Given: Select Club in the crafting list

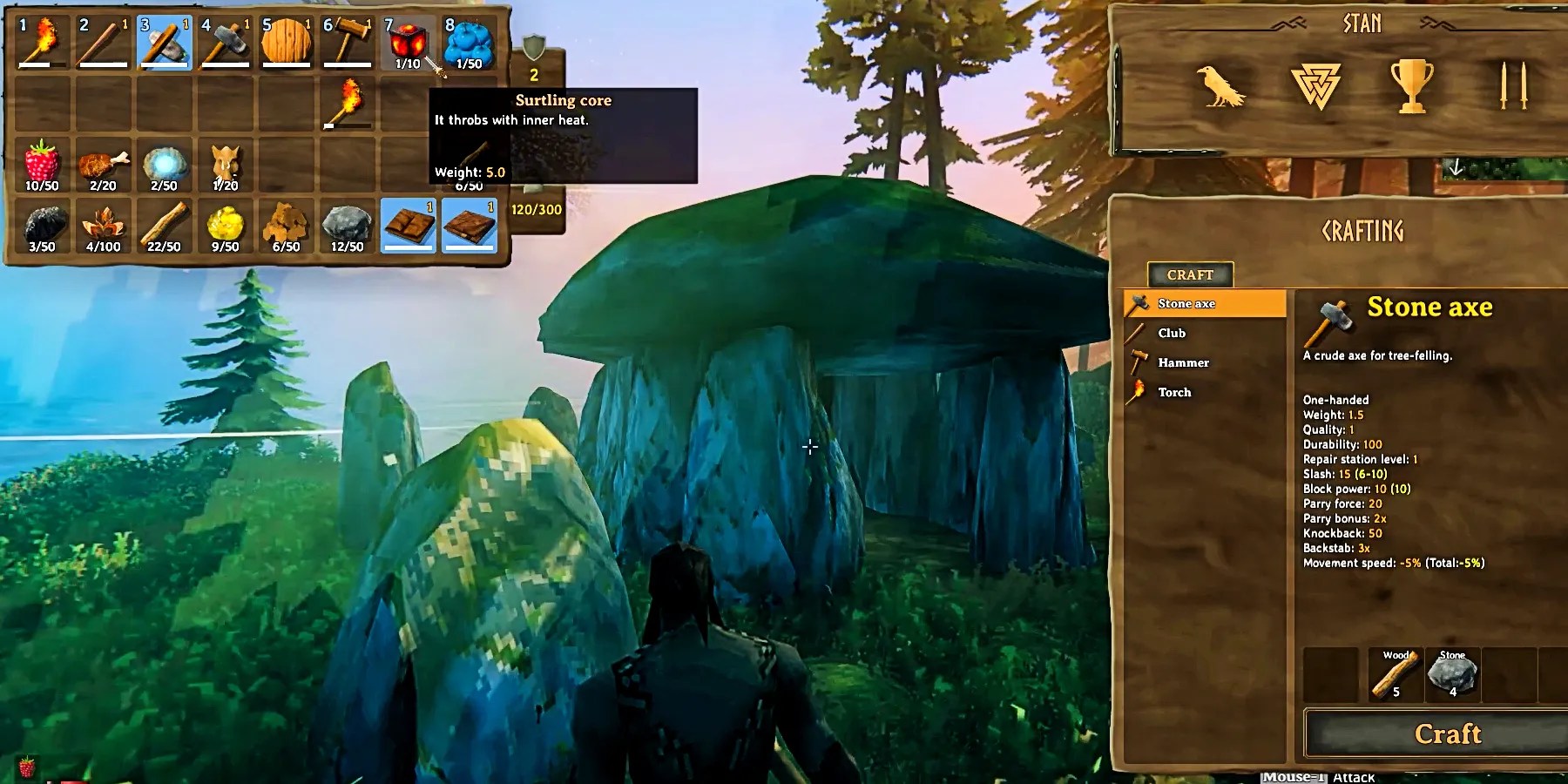Looking at the screenshot, I should [1172, 333].
